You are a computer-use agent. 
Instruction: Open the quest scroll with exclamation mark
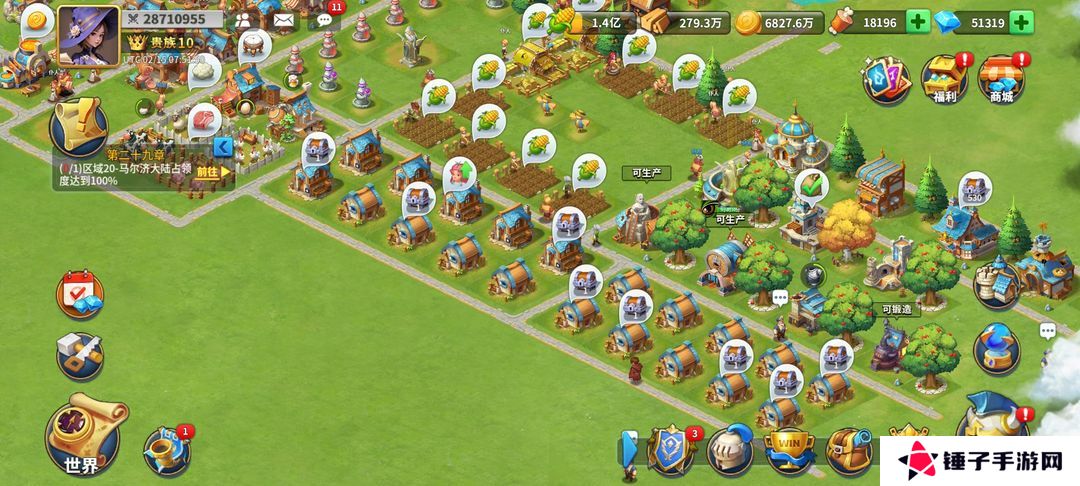[81, 124]
